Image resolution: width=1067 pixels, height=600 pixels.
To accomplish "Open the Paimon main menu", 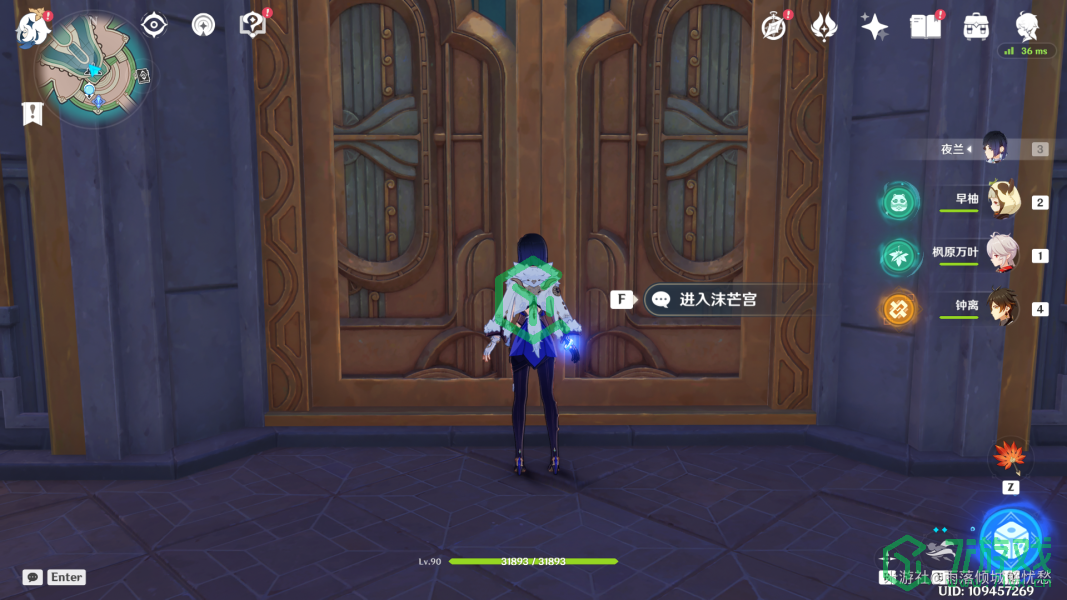I will (32, 28).
